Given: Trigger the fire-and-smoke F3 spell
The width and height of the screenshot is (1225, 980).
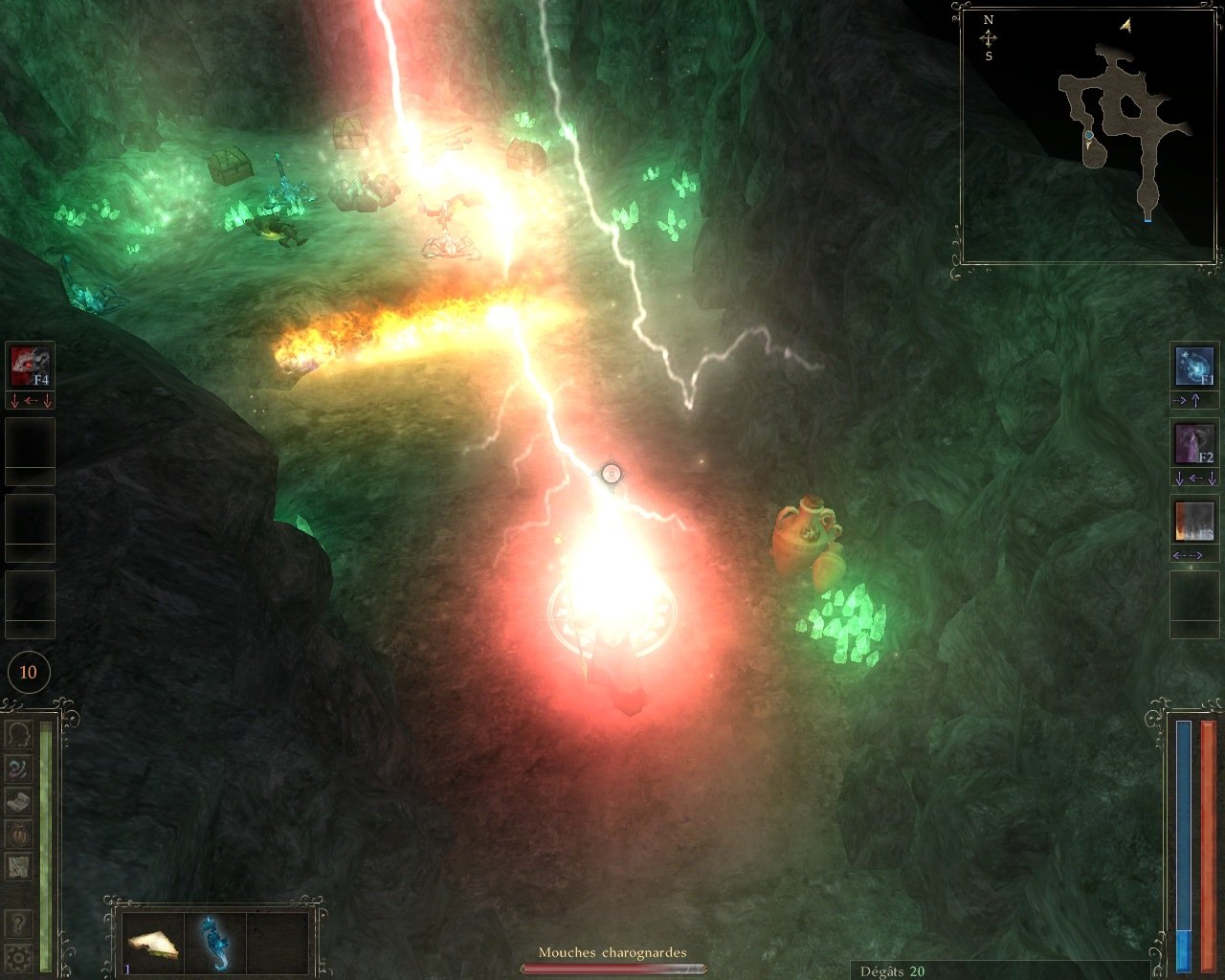Looking at the screenshot, I should (1193, 523).
